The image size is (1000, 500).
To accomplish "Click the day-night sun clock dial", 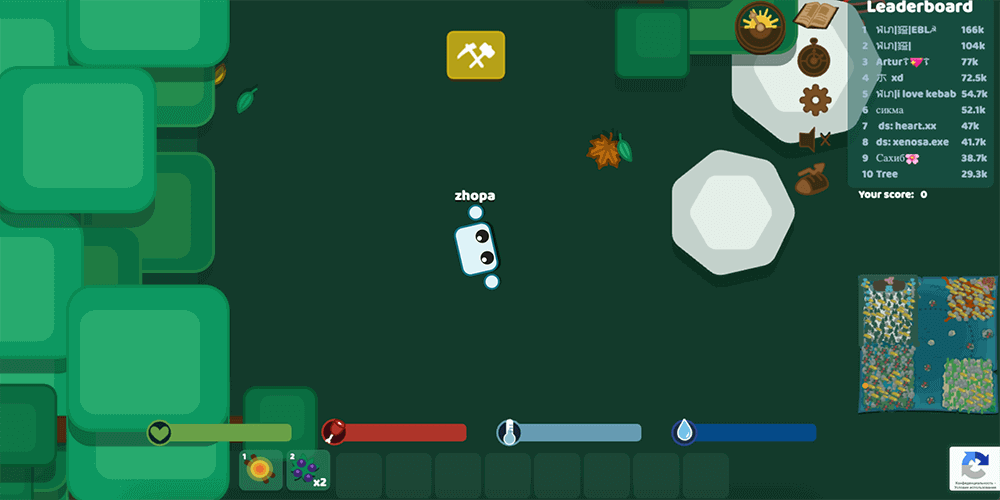I will [x=760, y=25].
